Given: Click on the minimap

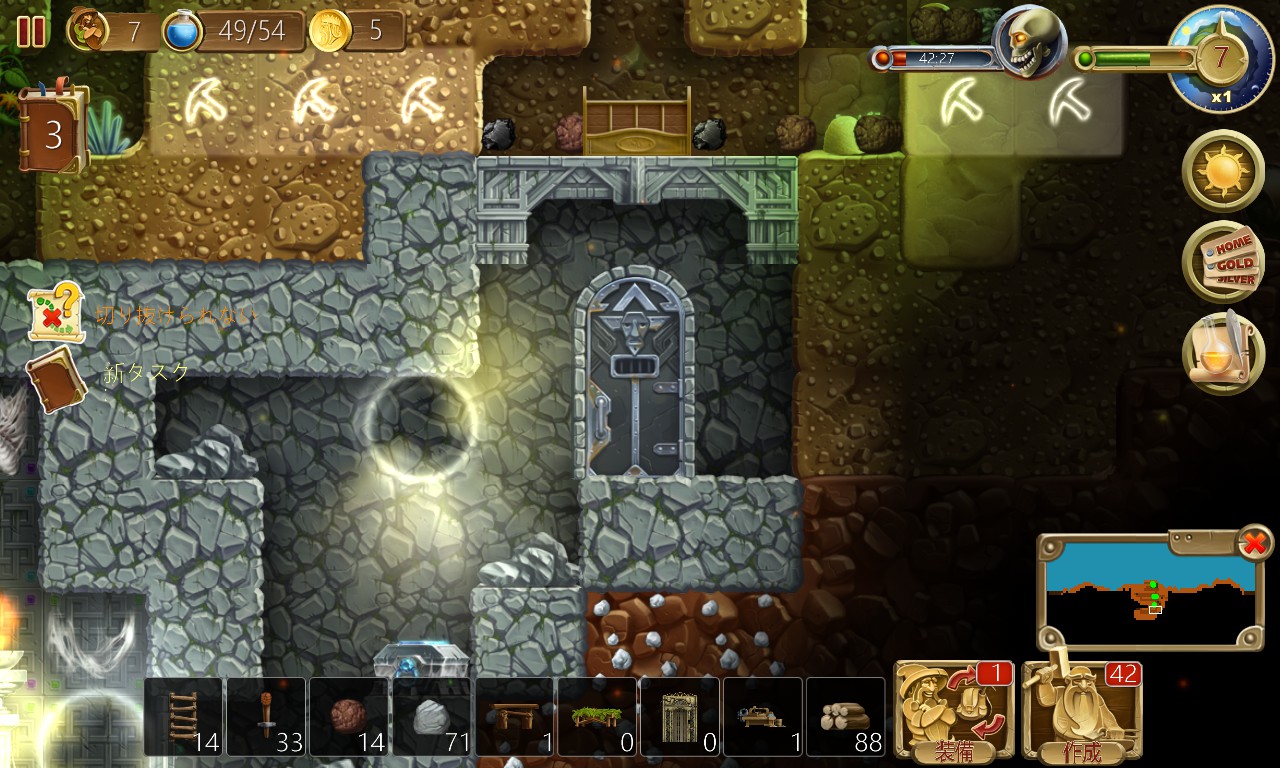Looking at the screenshot, I should 1143,591.
